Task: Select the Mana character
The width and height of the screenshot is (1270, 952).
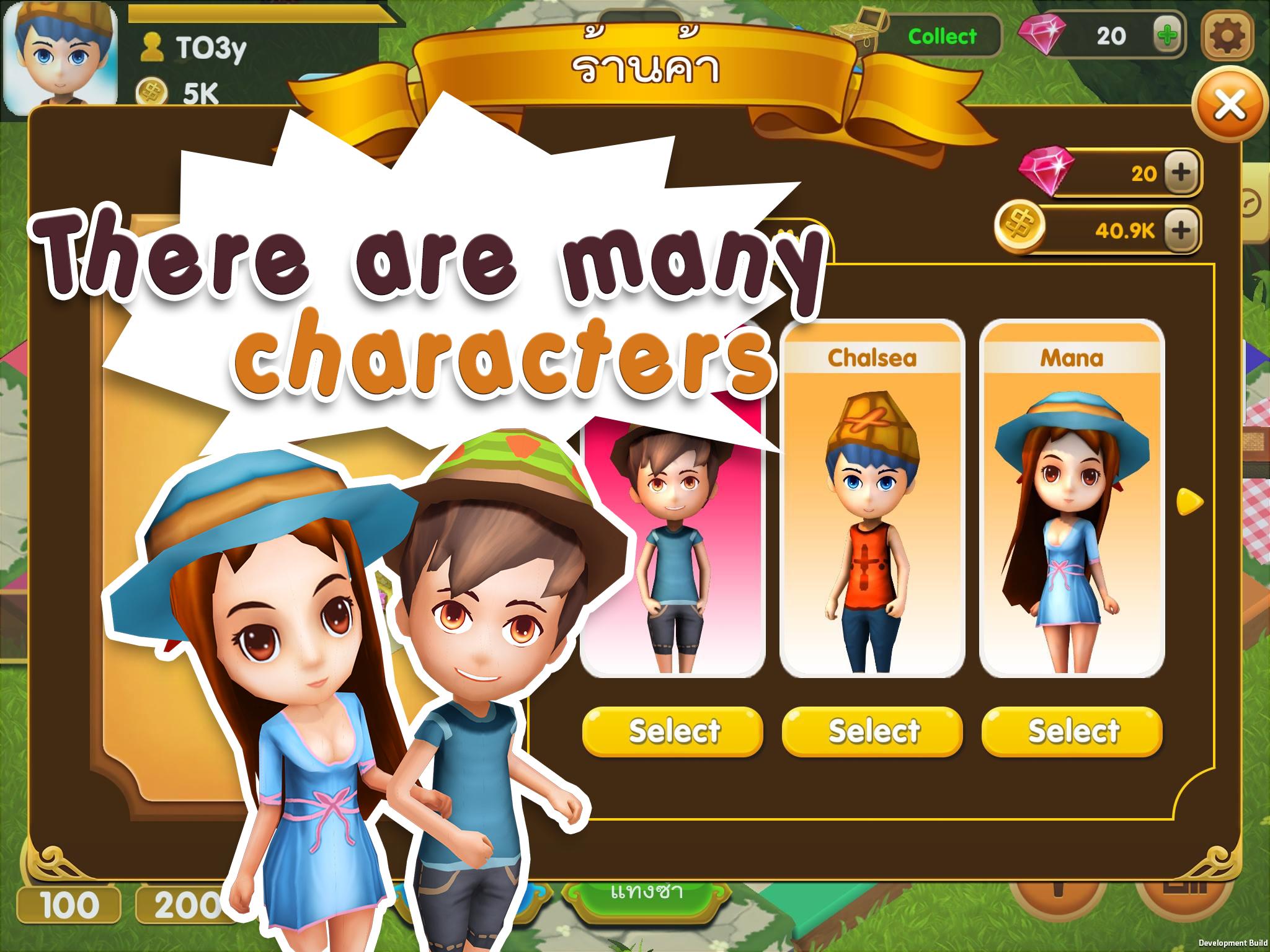Action: (1072, 731)
